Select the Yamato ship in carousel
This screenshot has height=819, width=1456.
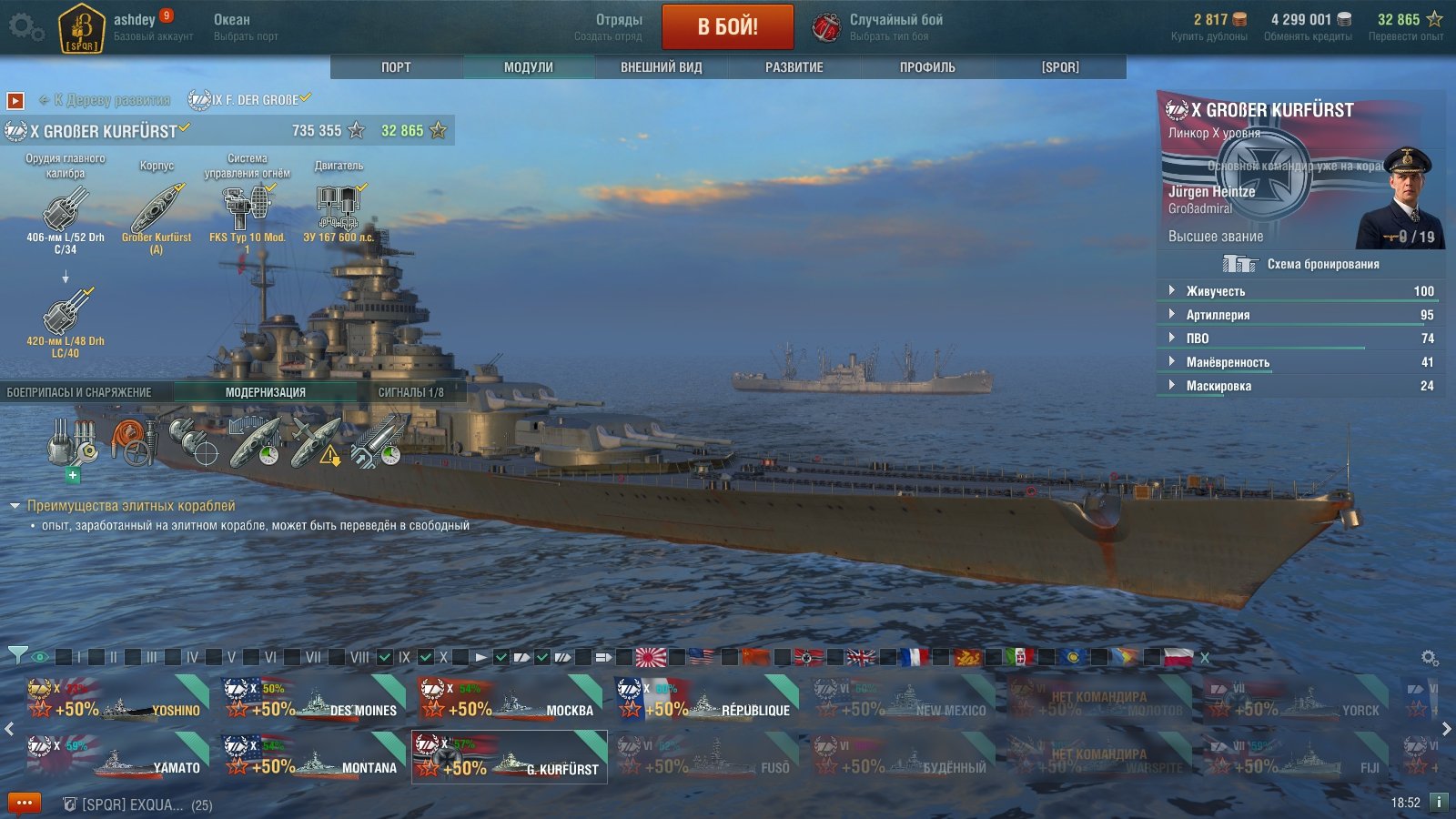coord(116,757)
